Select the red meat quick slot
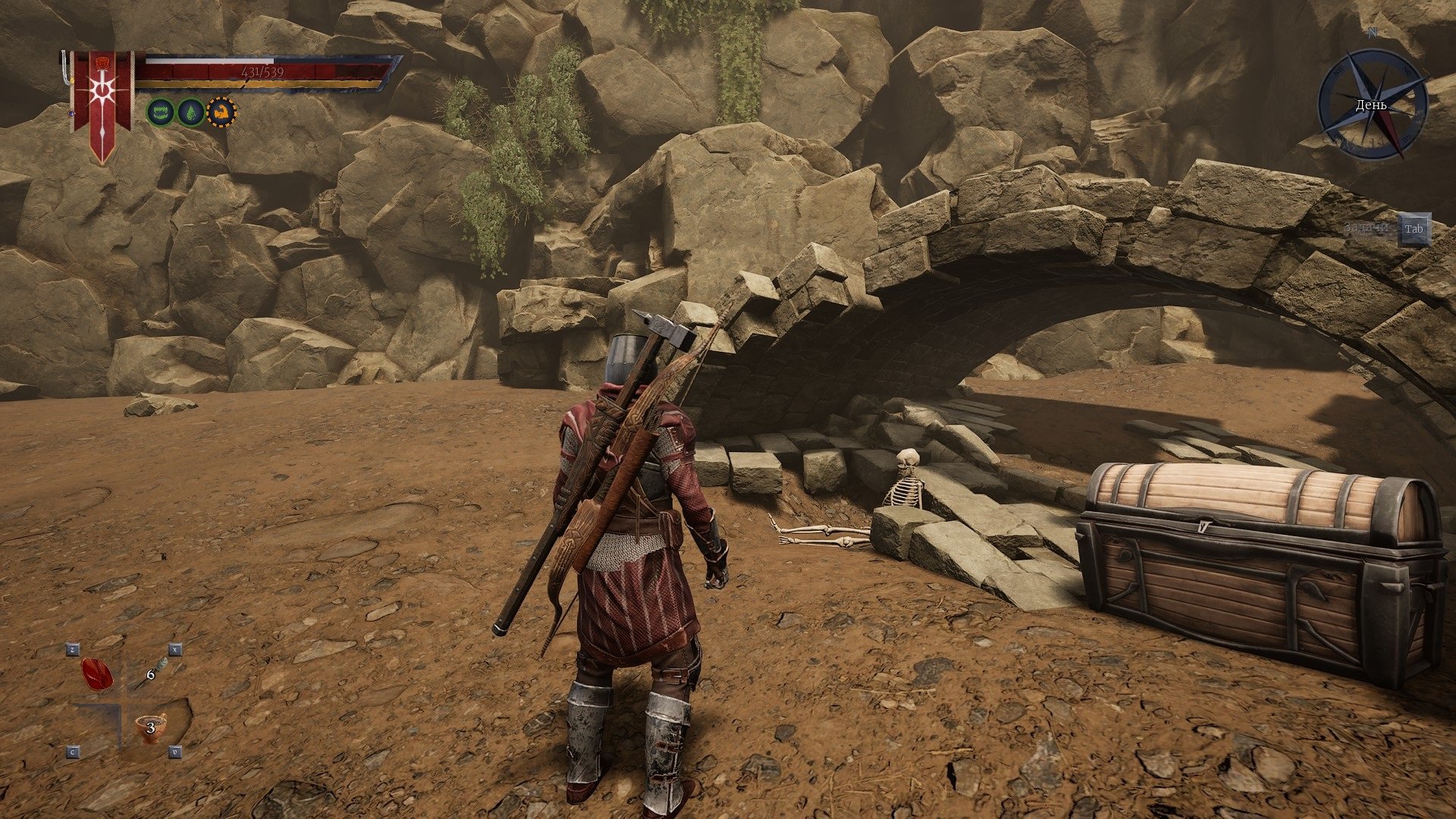The height and width of the screenshot is (819, 1456). pyautogui.click(x=97, y=674)
